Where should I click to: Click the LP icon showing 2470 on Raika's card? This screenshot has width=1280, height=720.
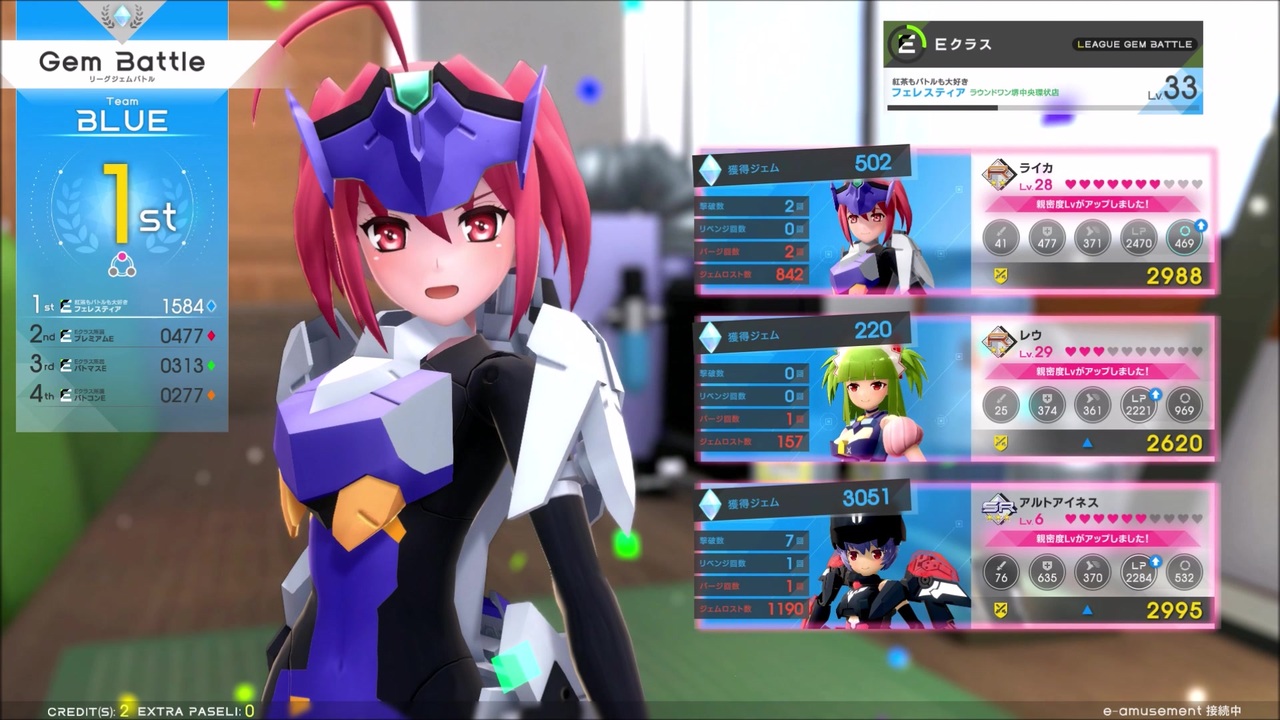(x=1139, y=238)
